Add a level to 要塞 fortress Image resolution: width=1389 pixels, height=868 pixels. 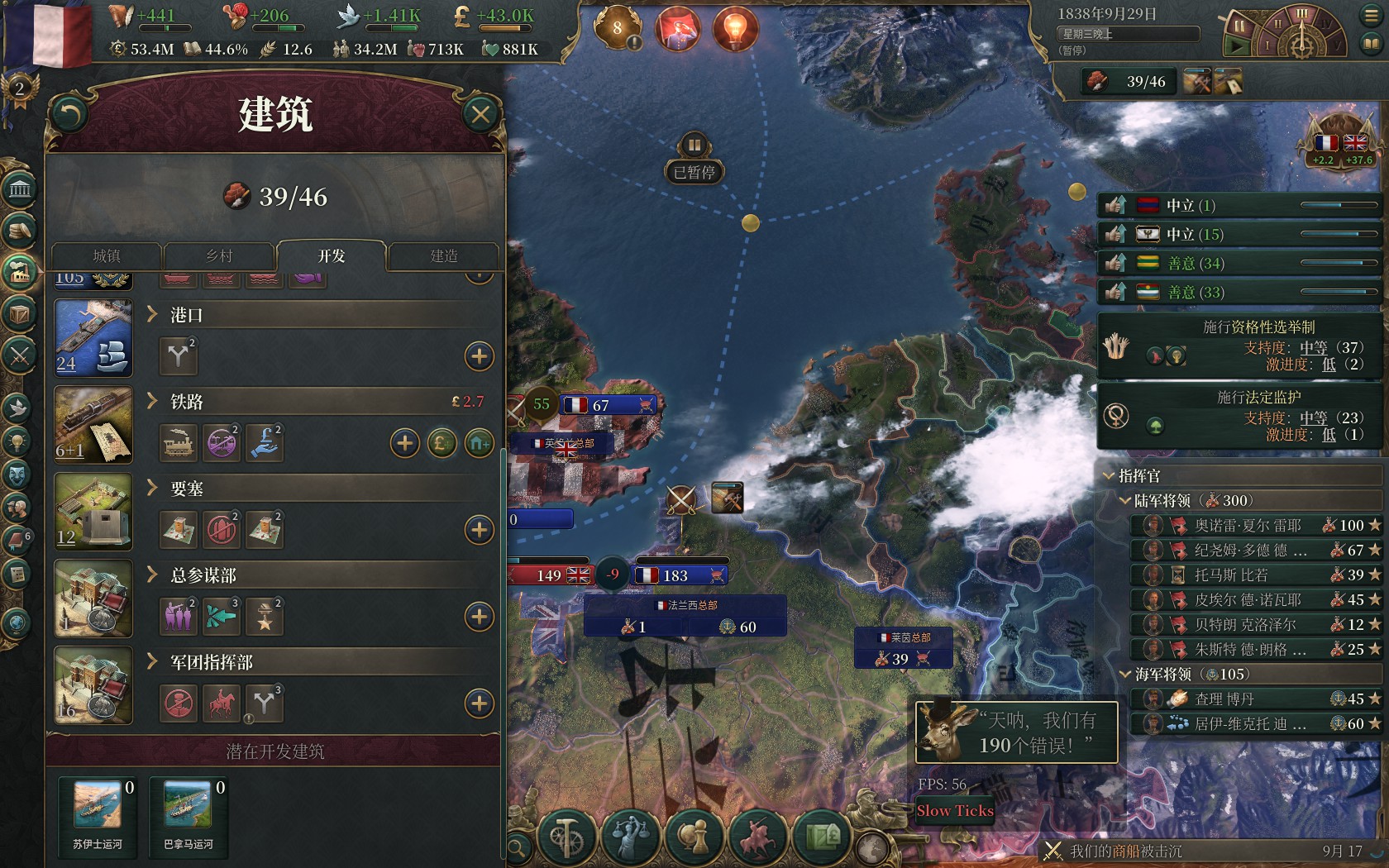pos(480,530)
